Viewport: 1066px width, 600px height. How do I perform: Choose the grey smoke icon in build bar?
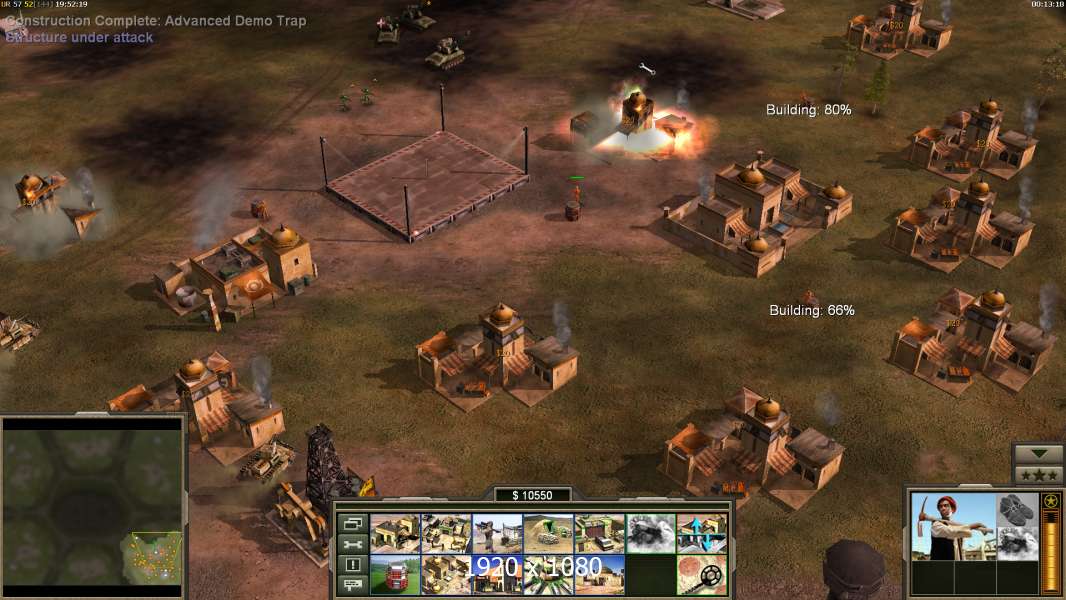click(x=651, y=533)
